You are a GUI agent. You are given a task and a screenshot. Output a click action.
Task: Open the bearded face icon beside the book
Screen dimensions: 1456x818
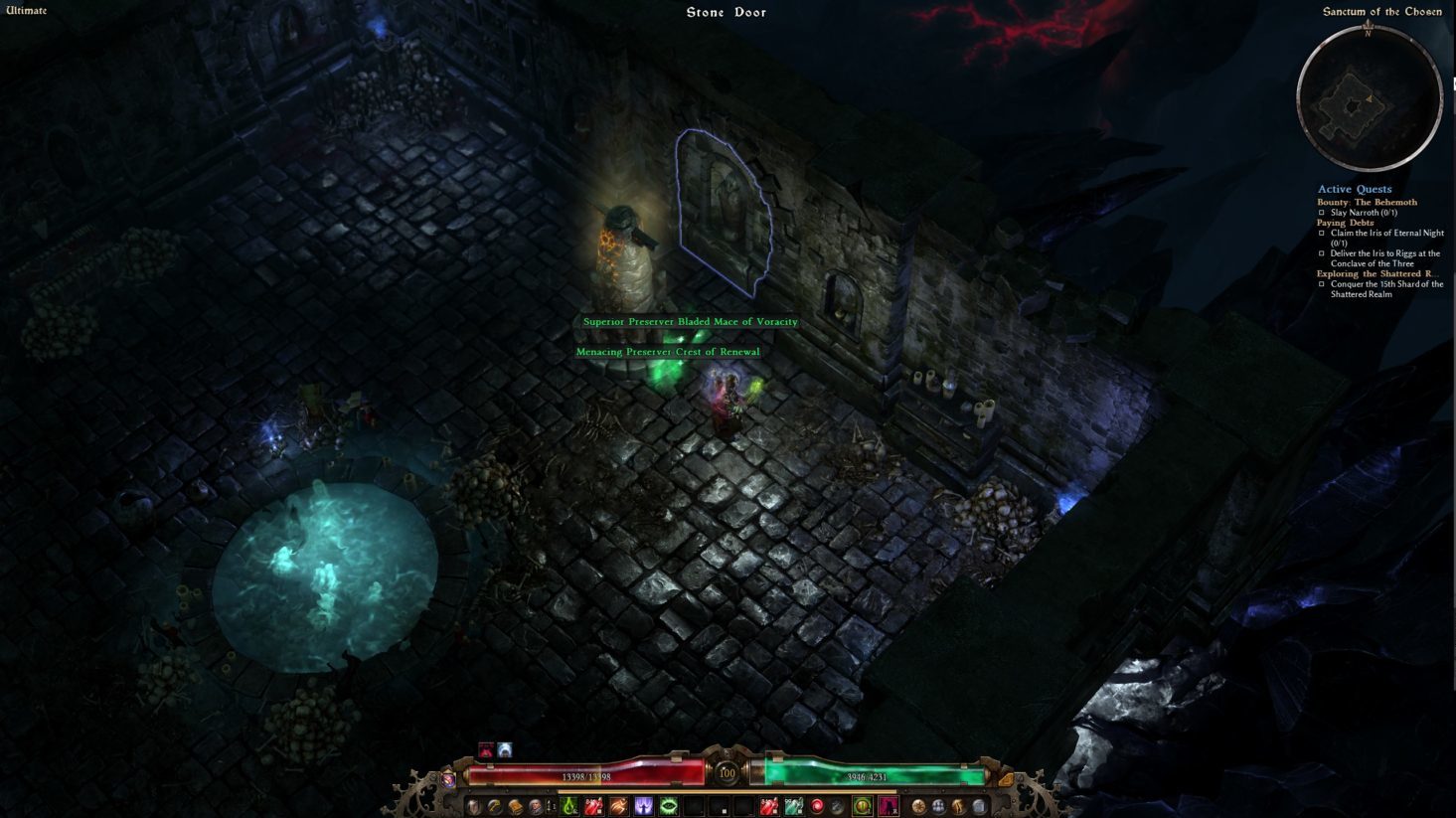tap(536, 806)
